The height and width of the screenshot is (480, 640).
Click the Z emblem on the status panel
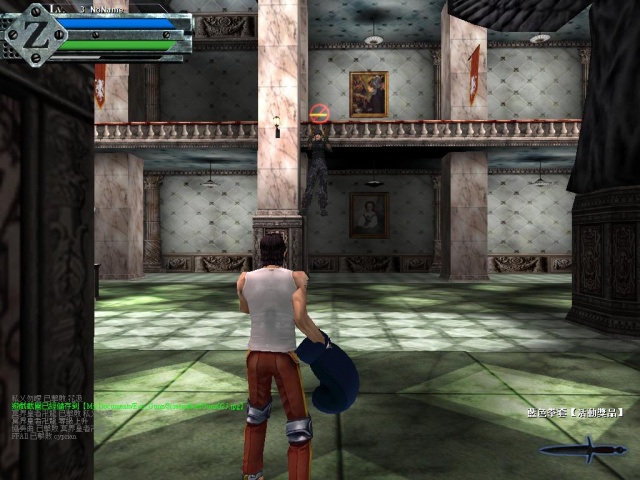pyautogui.click(x=33, y=31)
